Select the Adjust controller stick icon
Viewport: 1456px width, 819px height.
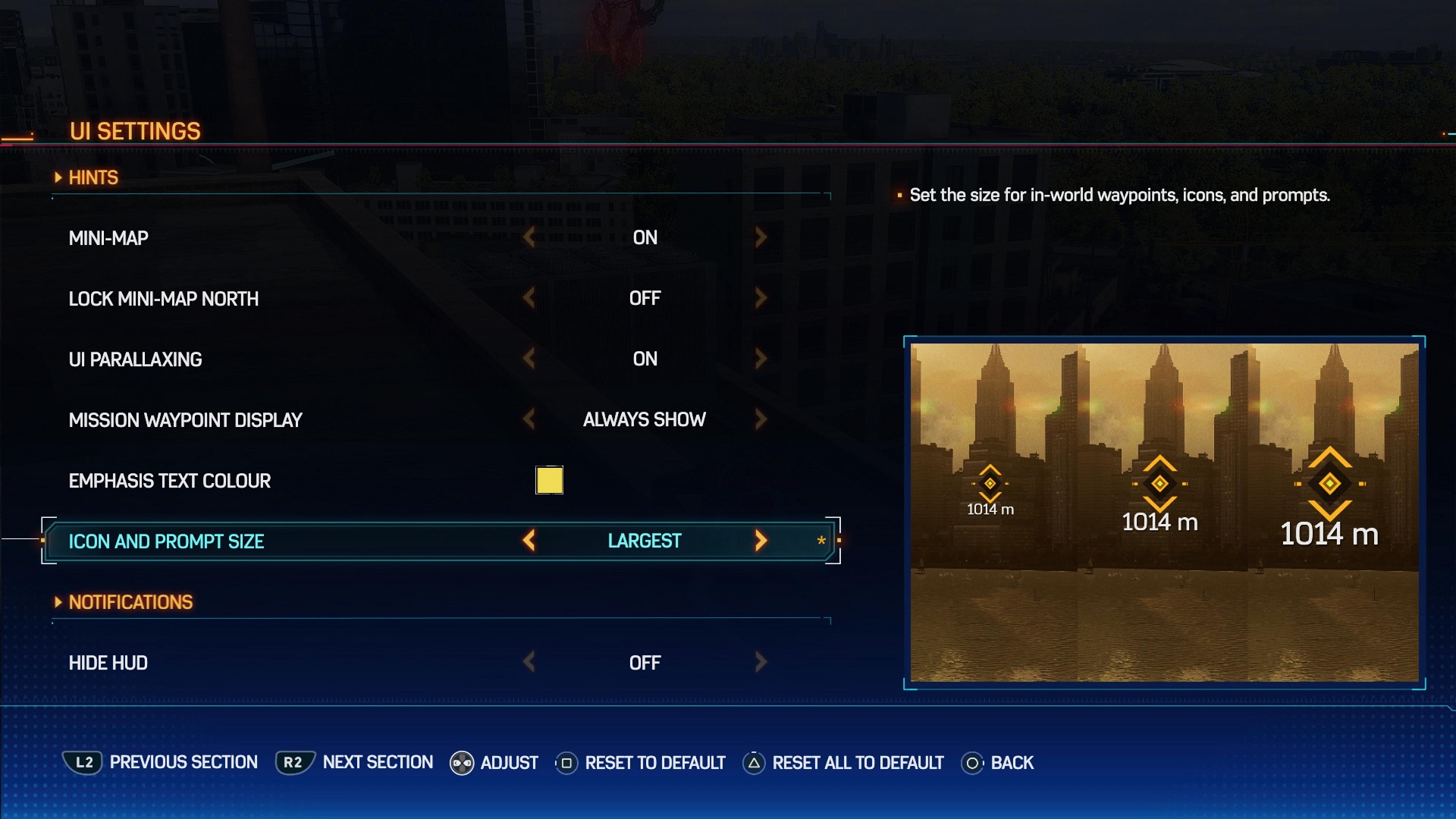pos(461,763)
